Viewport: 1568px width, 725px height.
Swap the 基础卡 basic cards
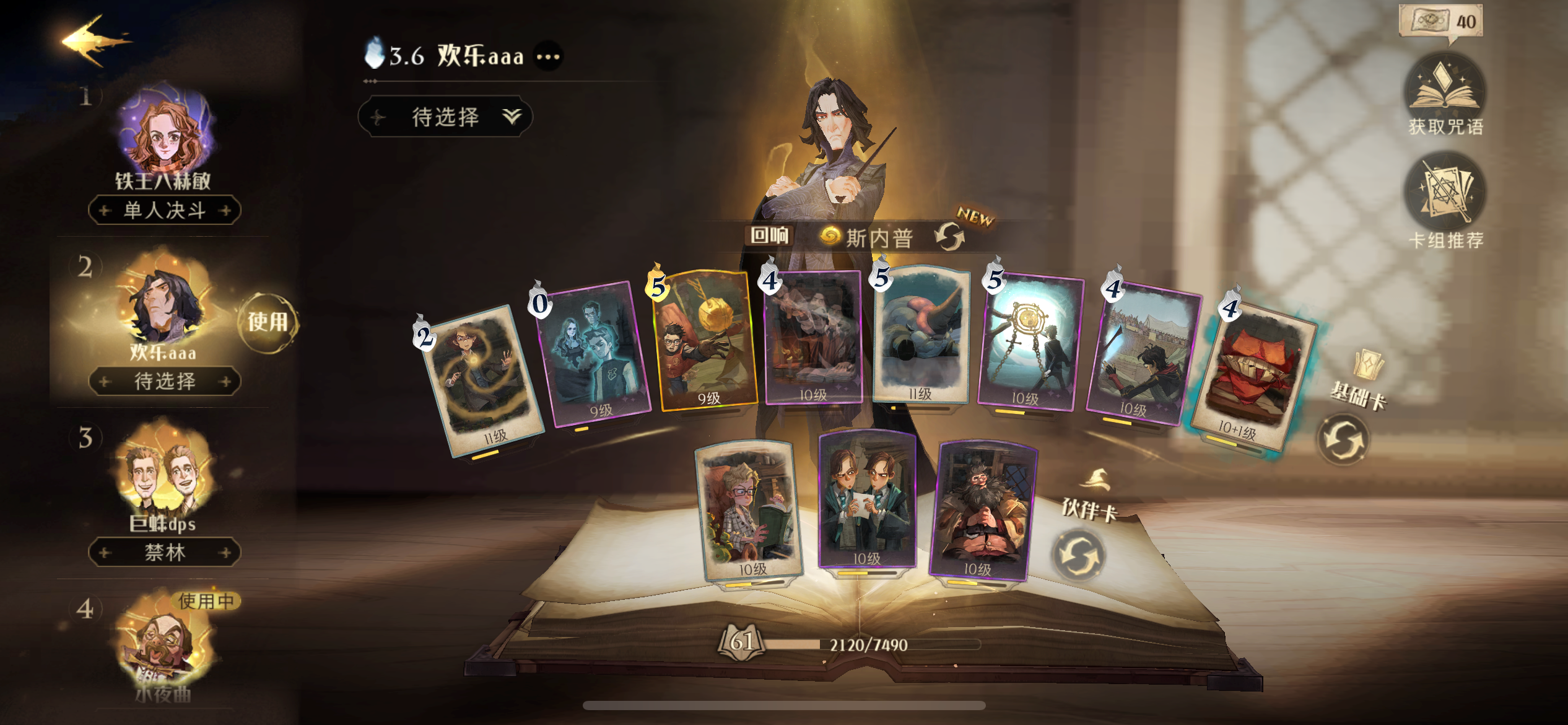(x=1342, y=440)
